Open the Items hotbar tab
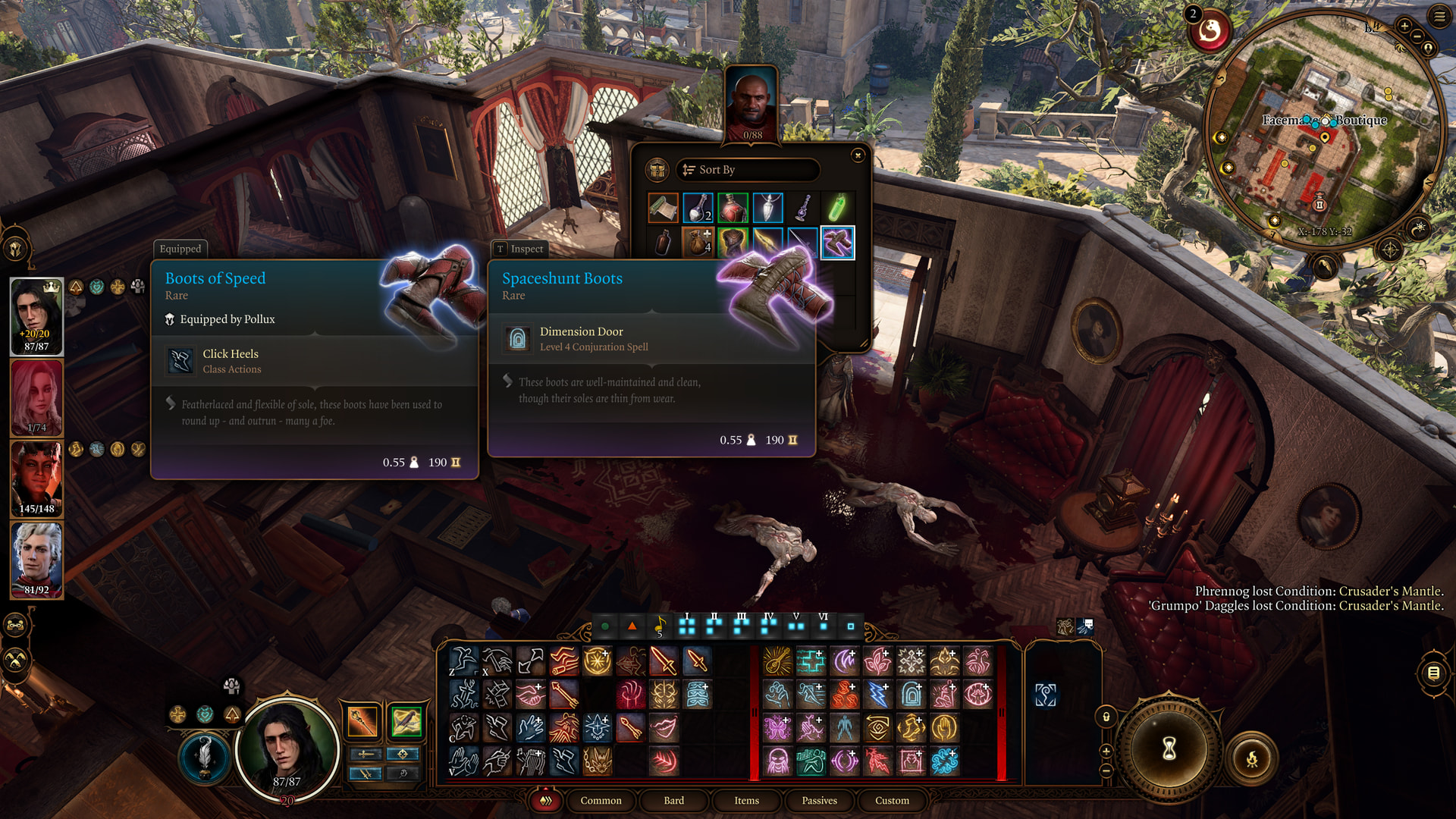1456x819 pixels. coord(746,801)
